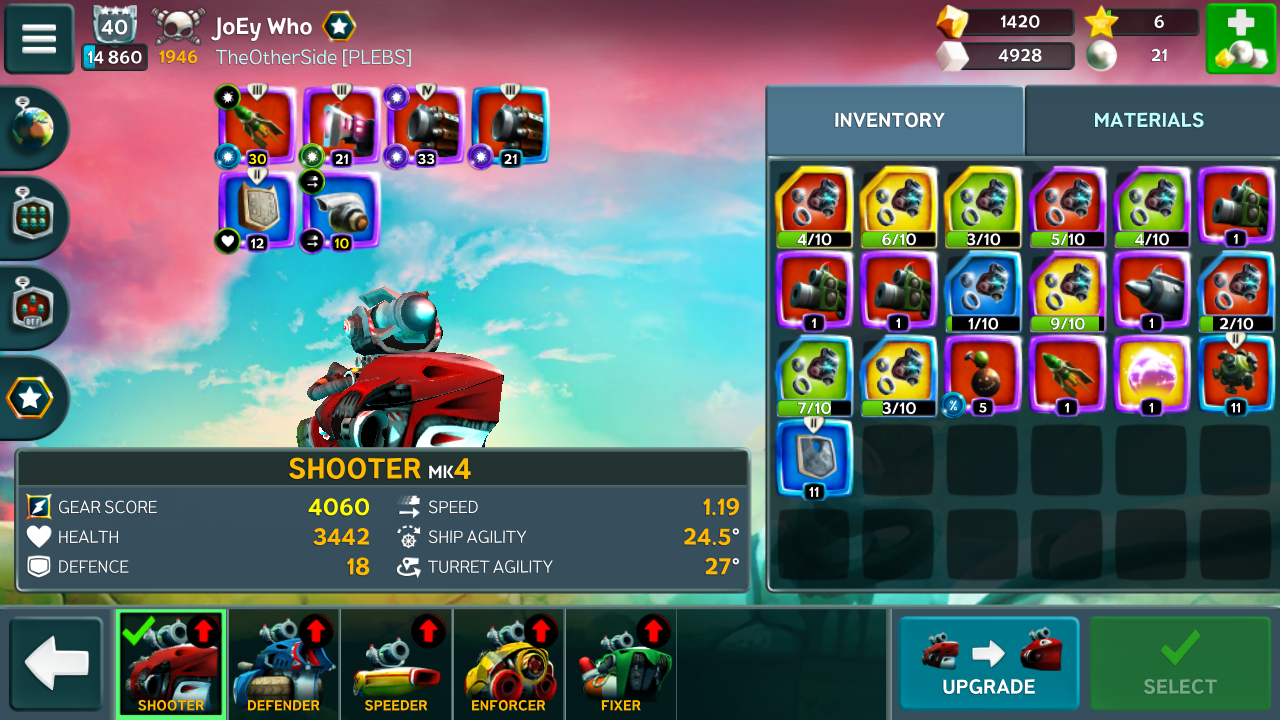Switch to the Materials tab
Viewport: 1280px width, 720px height.
(1149, 120)
